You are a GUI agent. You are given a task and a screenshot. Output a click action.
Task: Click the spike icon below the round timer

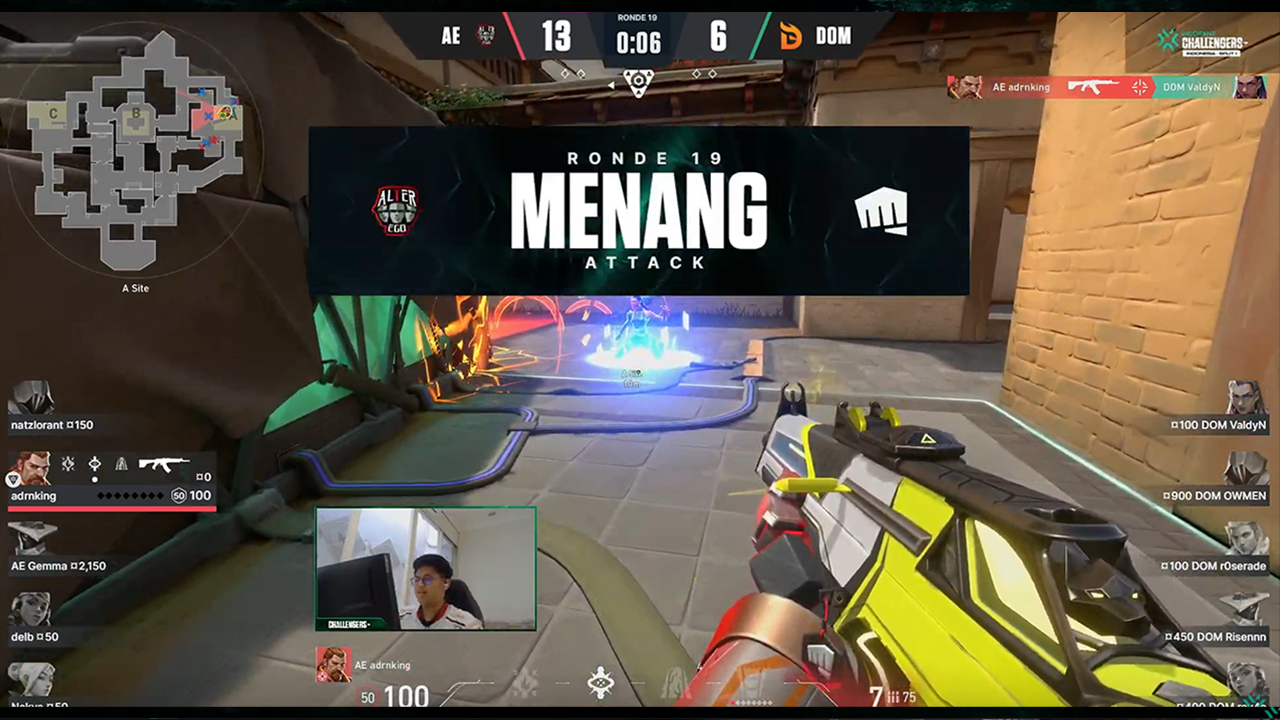(x=638, y=82)
